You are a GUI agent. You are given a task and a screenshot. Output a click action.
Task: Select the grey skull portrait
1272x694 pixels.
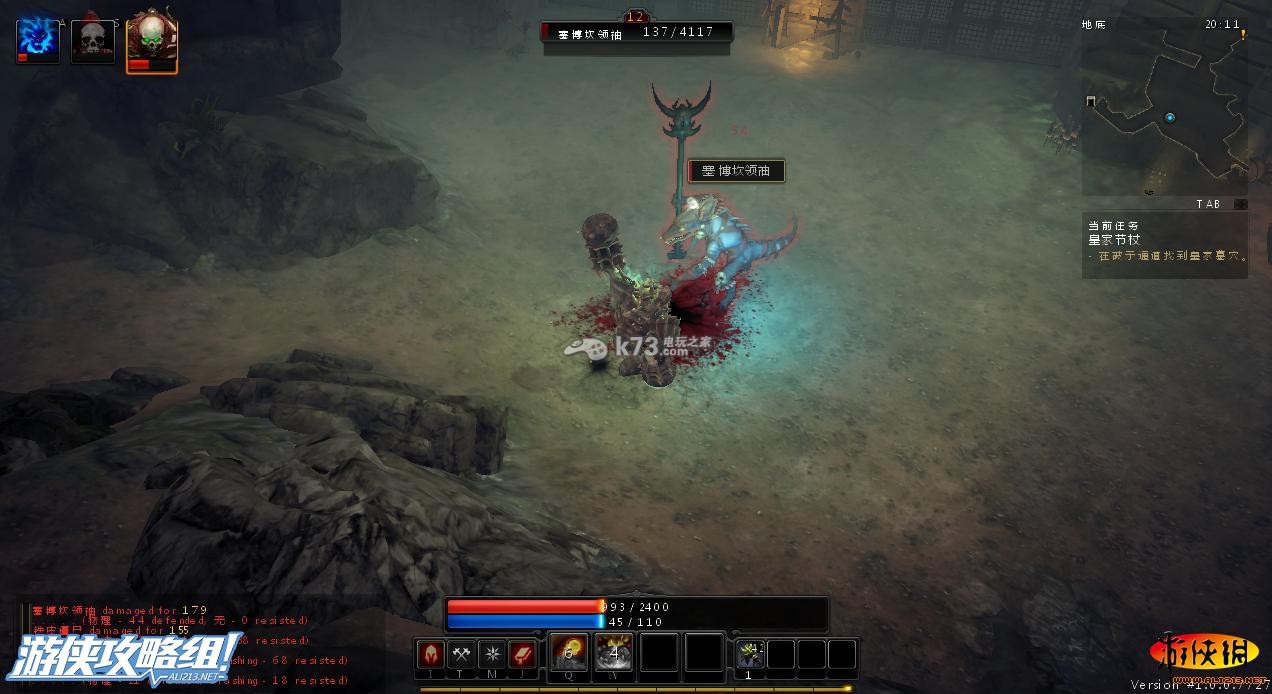click(x=93, y=41)
